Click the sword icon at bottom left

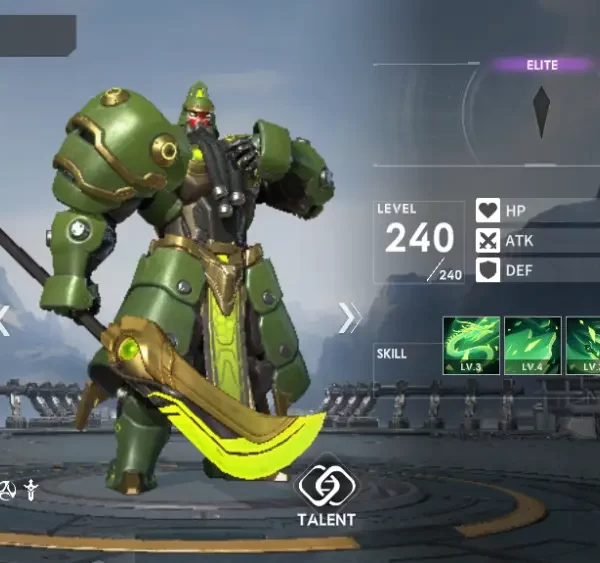click(x=32, y=490)
